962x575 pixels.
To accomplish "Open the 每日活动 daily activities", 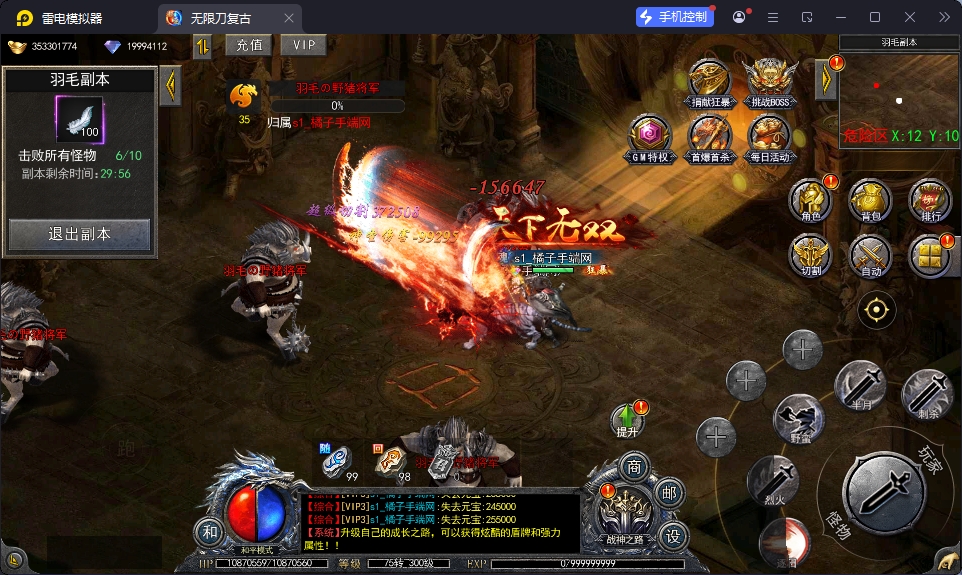I will [x=770, y=136].
